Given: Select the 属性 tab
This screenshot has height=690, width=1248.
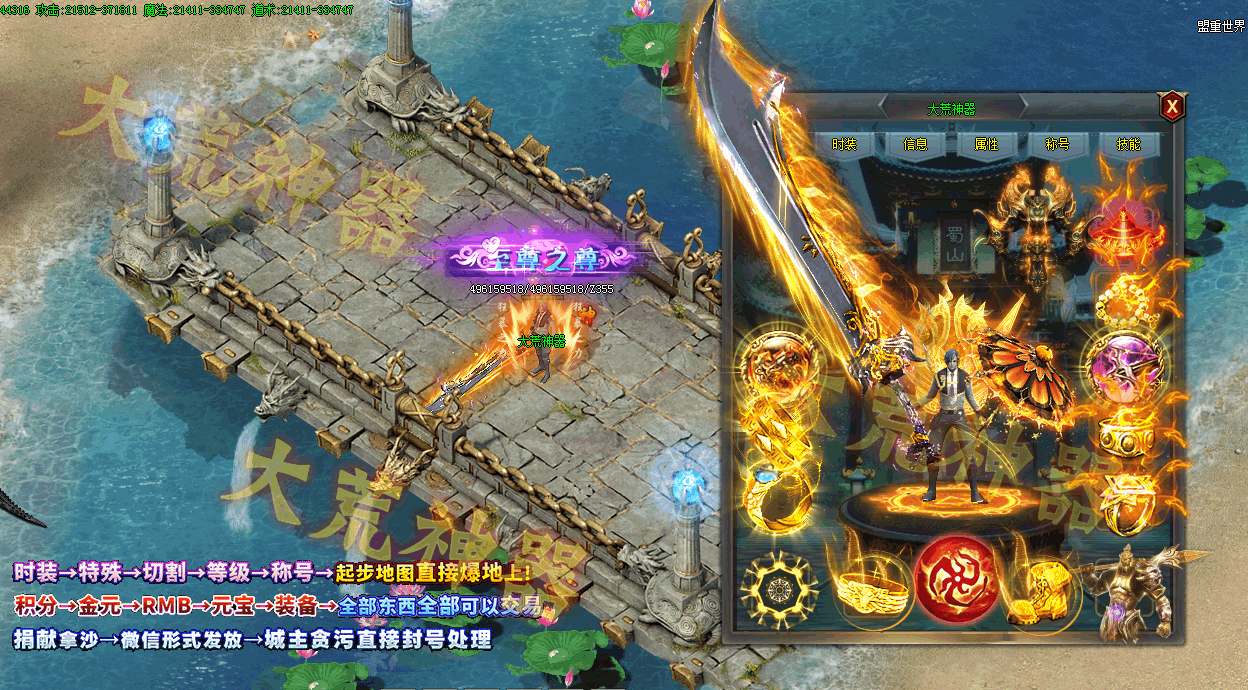Looking at the screenshot, I should [x=986, y=144].
